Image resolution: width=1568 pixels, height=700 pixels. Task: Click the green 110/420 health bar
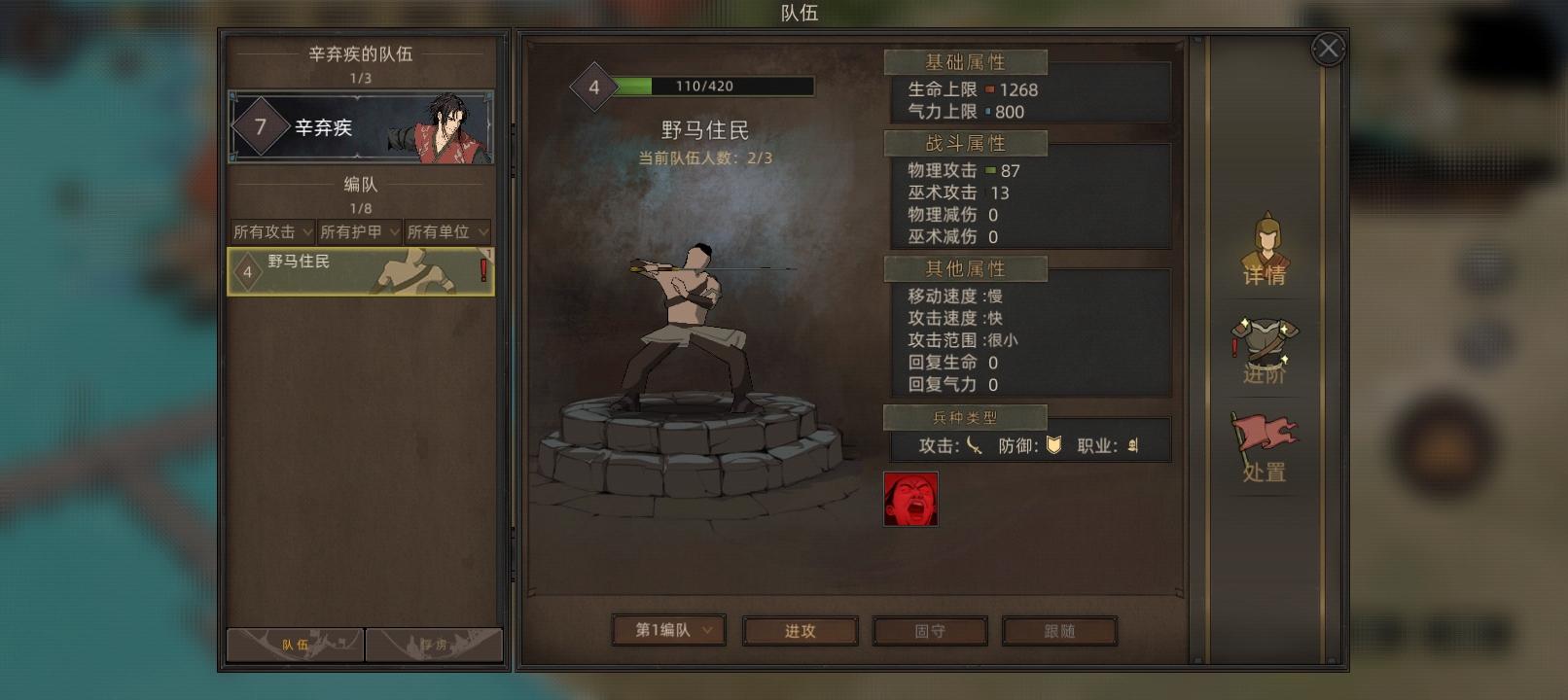(717, 86)
